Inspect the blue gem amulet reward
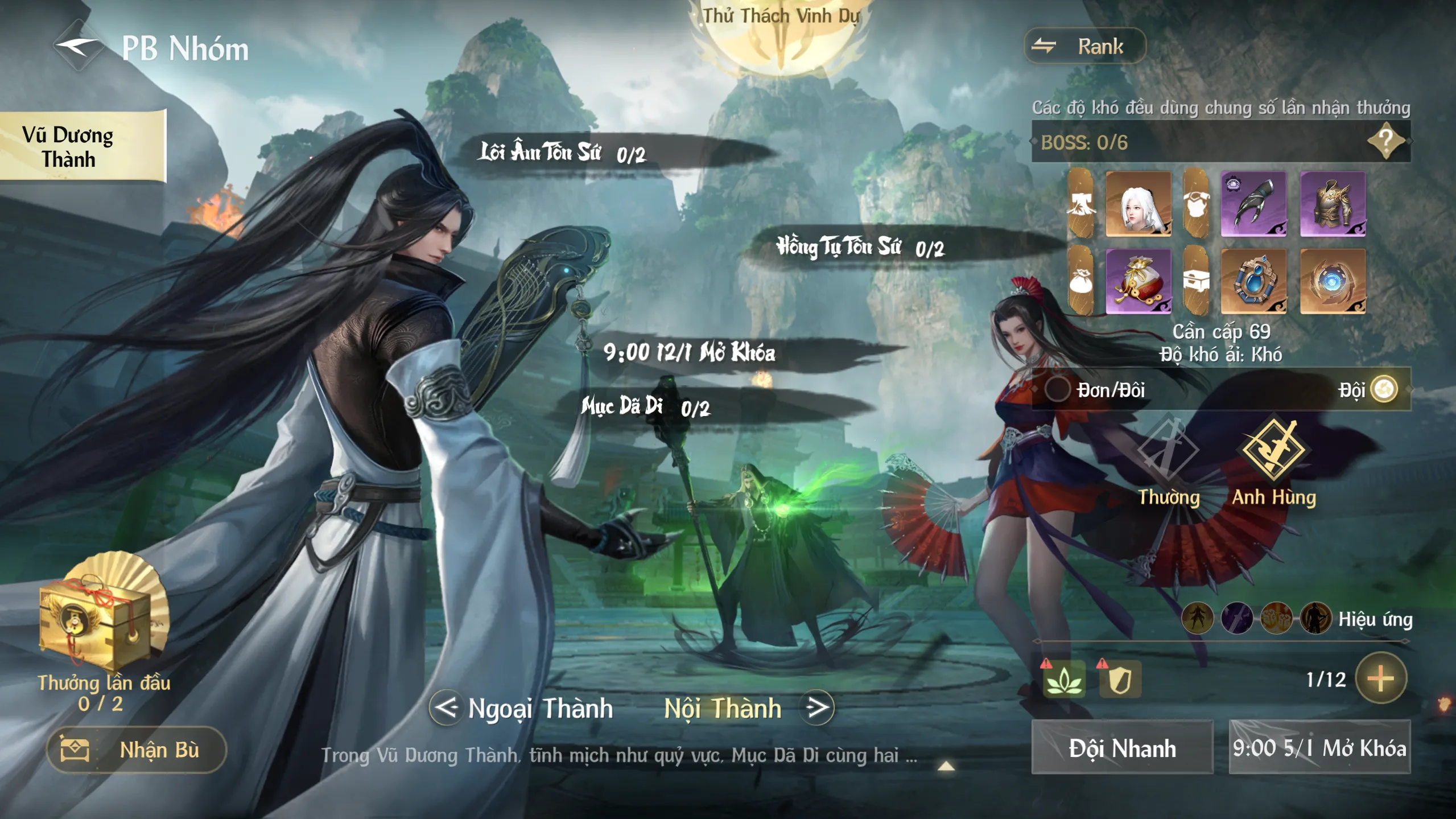The height and width of the screenshot is (819, 1456). [x=1253, y=281]
